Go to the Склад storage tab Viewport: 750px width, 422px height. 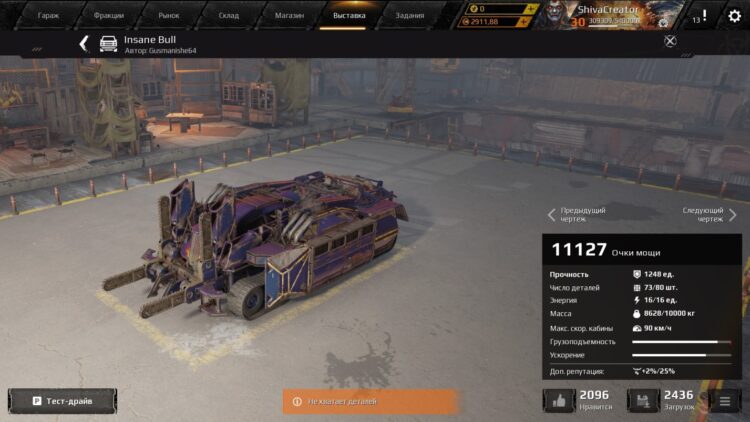pos(229,15)
